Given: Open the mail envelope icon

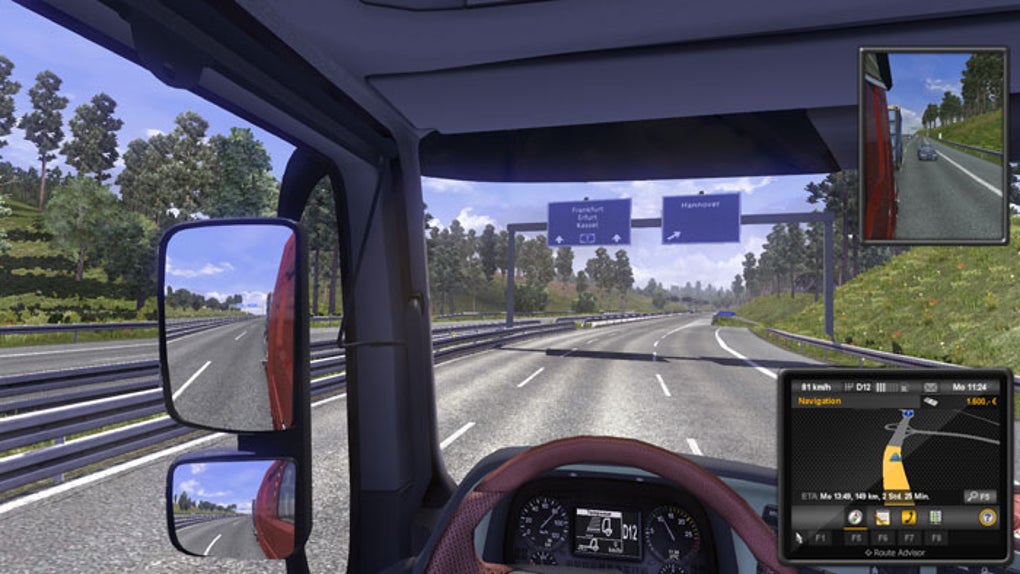Looking at the screenshot, I should pos(930,387).
